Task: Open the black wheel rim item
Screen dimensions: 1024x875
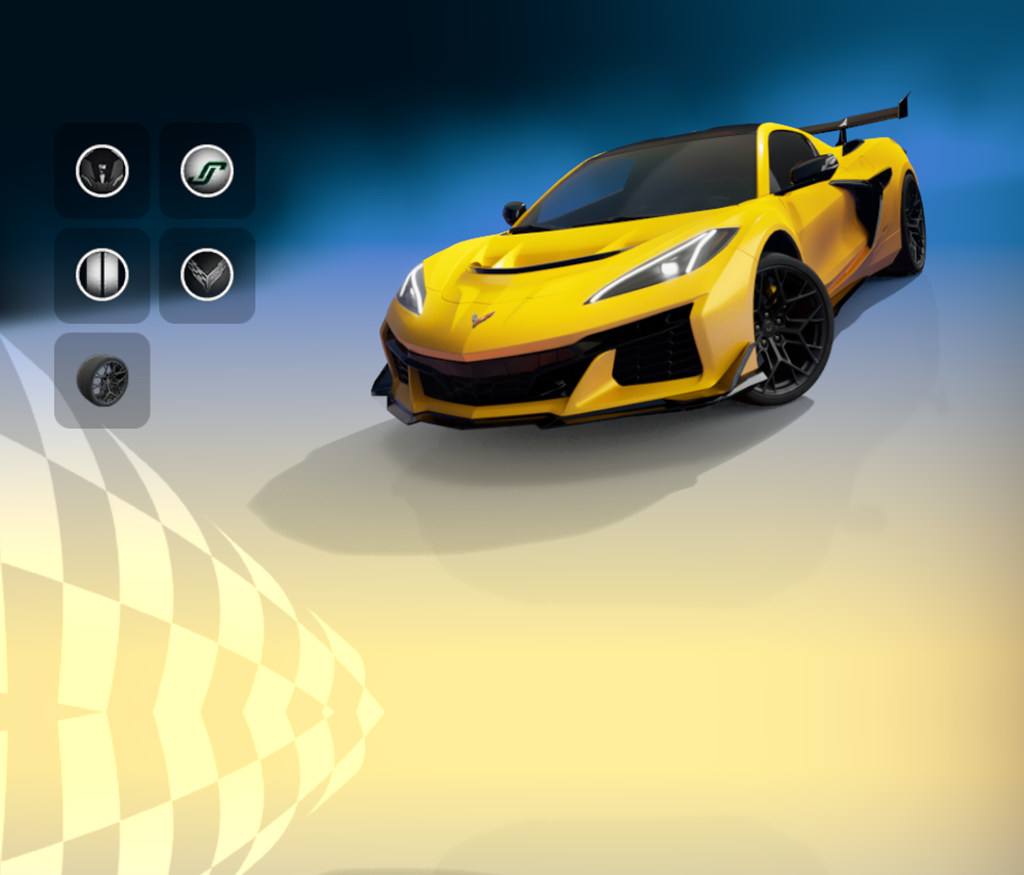Action: pos(102,380)
